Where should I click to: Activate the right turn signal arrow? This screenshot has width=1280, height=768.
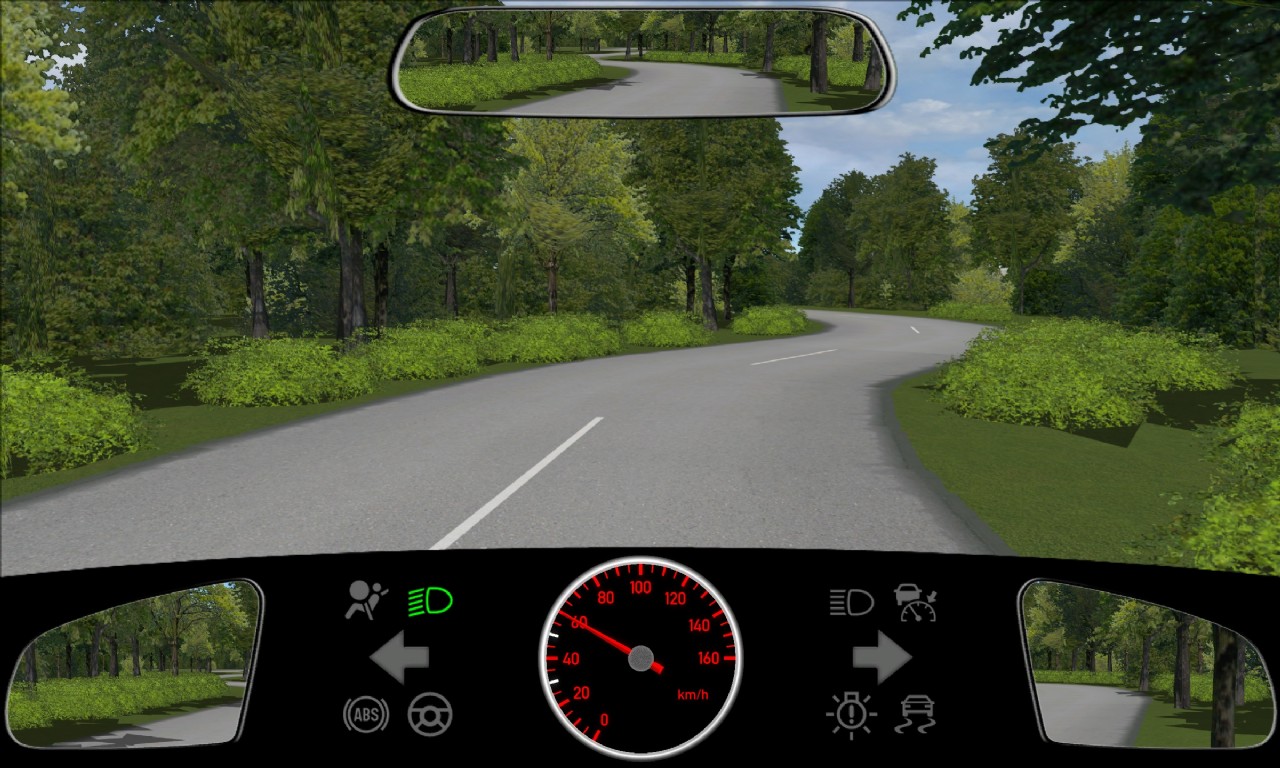click(x=881, y=657)
